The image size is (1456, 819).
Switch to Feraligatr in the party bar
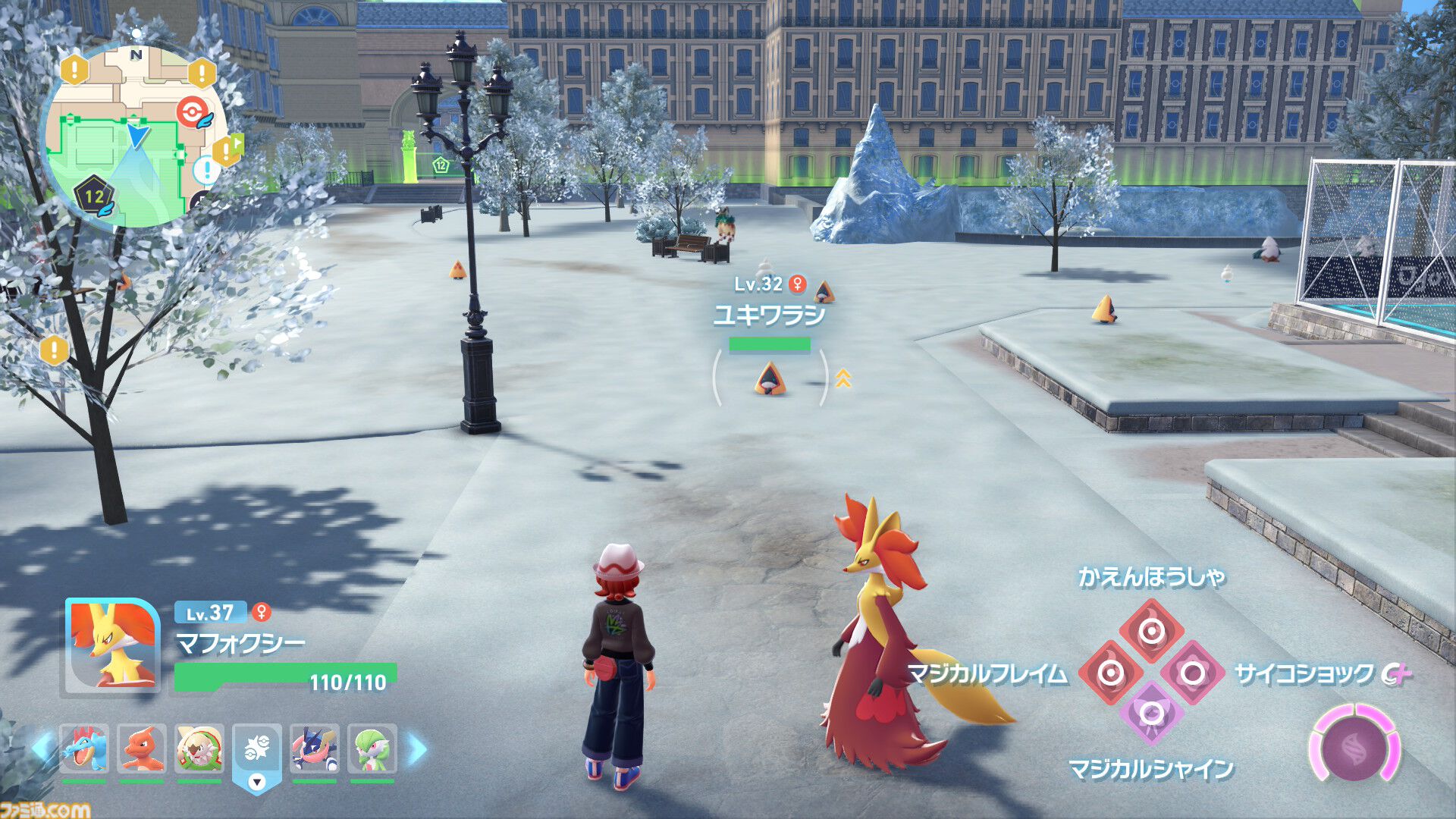pyautogui.click(x=84, y=749)
